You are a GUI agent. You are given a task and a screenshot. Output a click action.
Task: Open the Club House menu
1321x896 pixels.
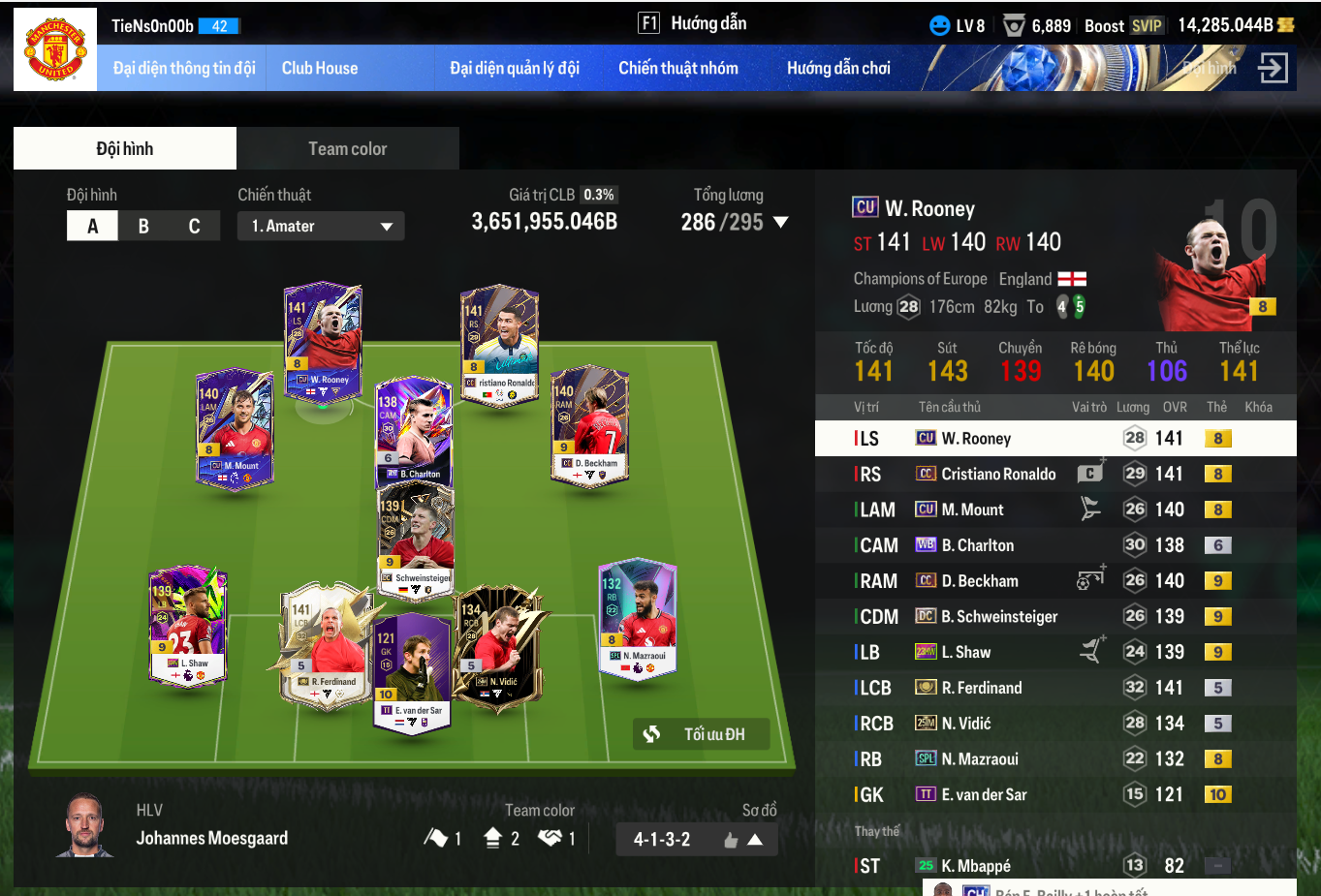coord(320,68)
